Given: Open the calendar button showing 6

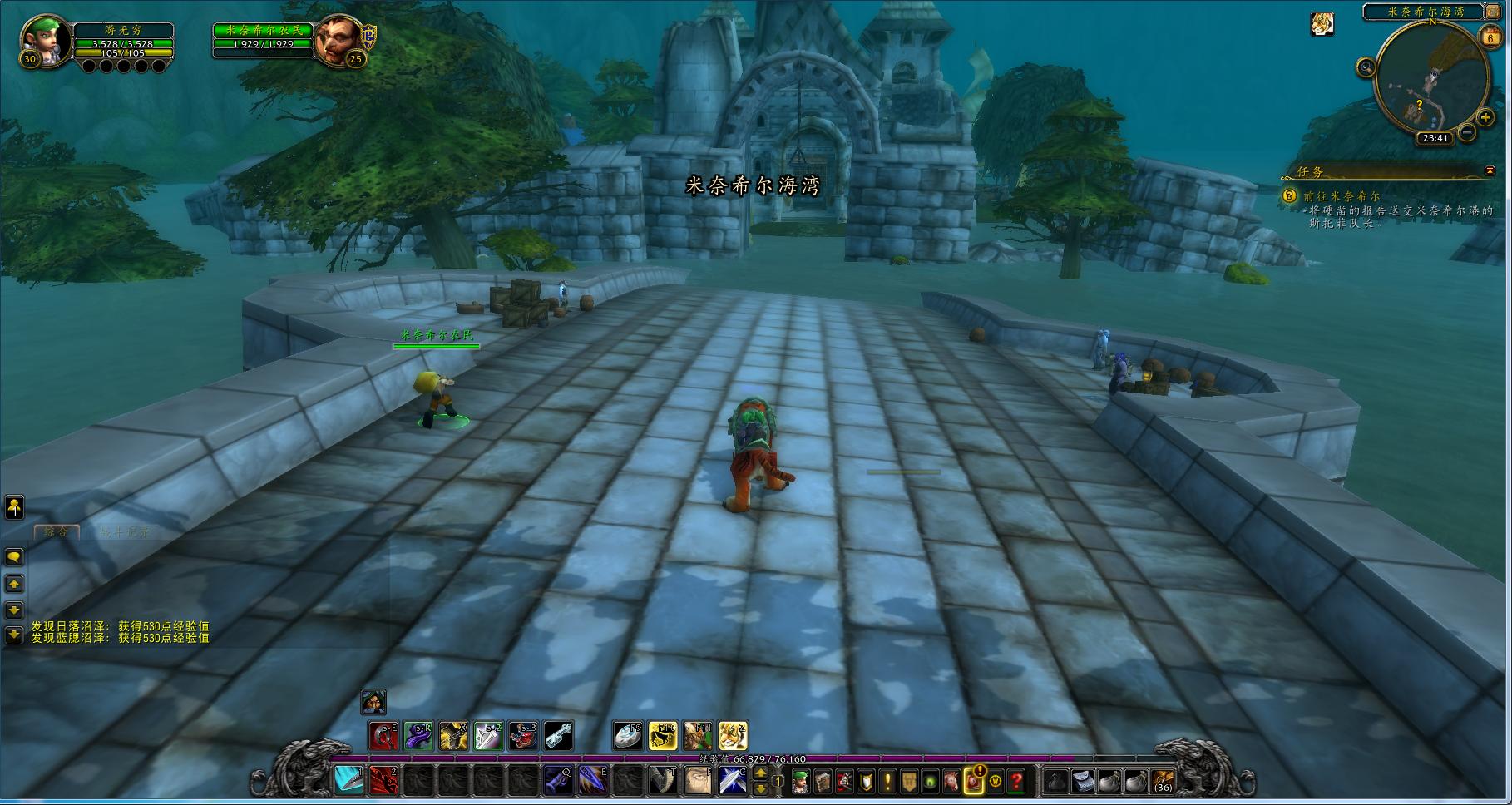Looking at the screenshot, I should tap(1490, 37).
